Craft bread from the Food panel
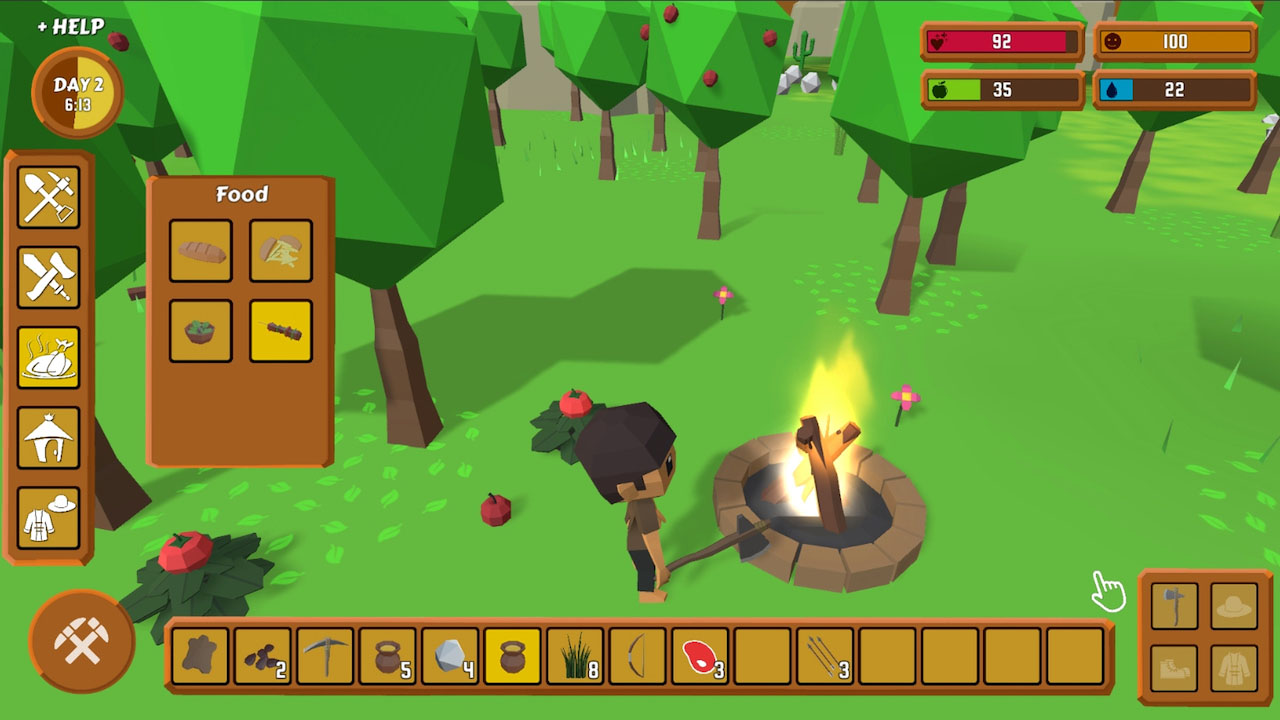 click(200, 251)
